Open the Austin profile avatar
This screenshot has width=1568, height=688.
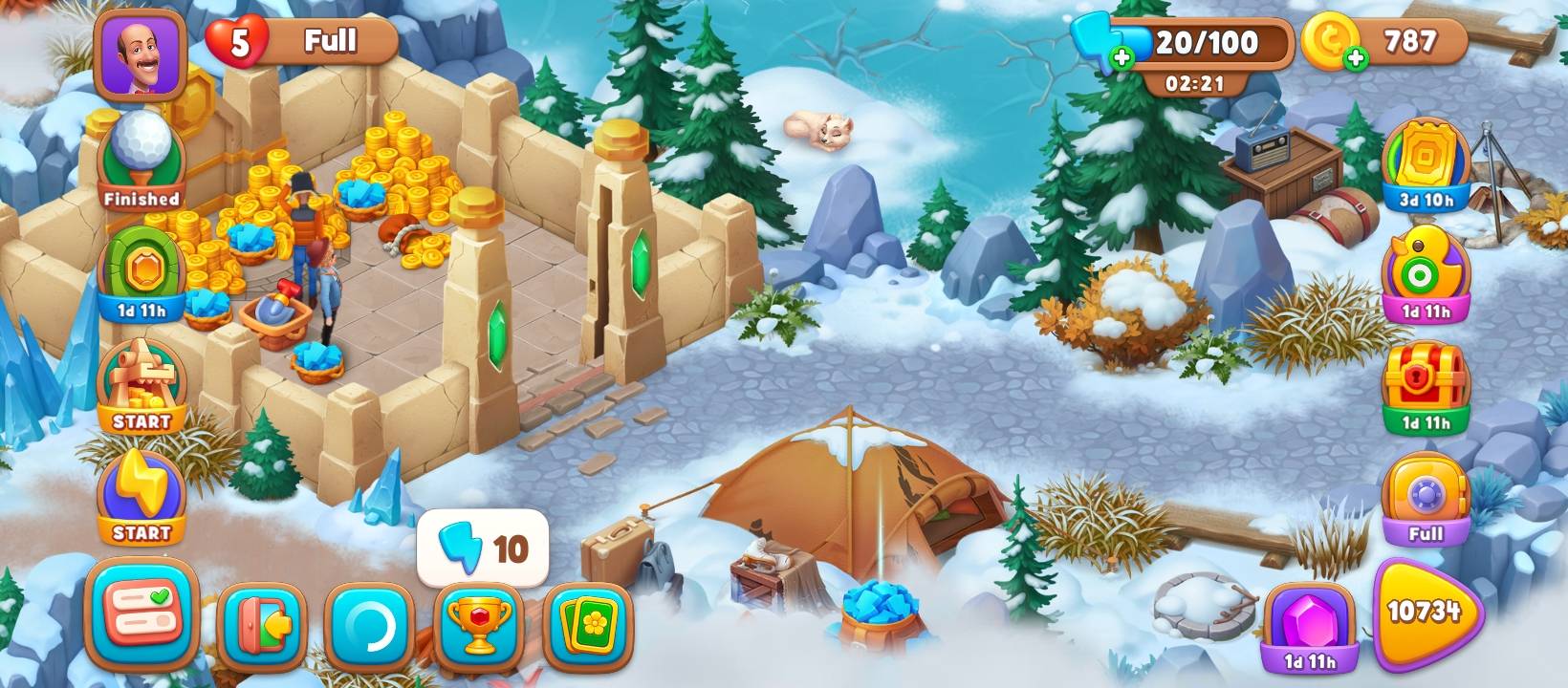click(x=140, y=54)
